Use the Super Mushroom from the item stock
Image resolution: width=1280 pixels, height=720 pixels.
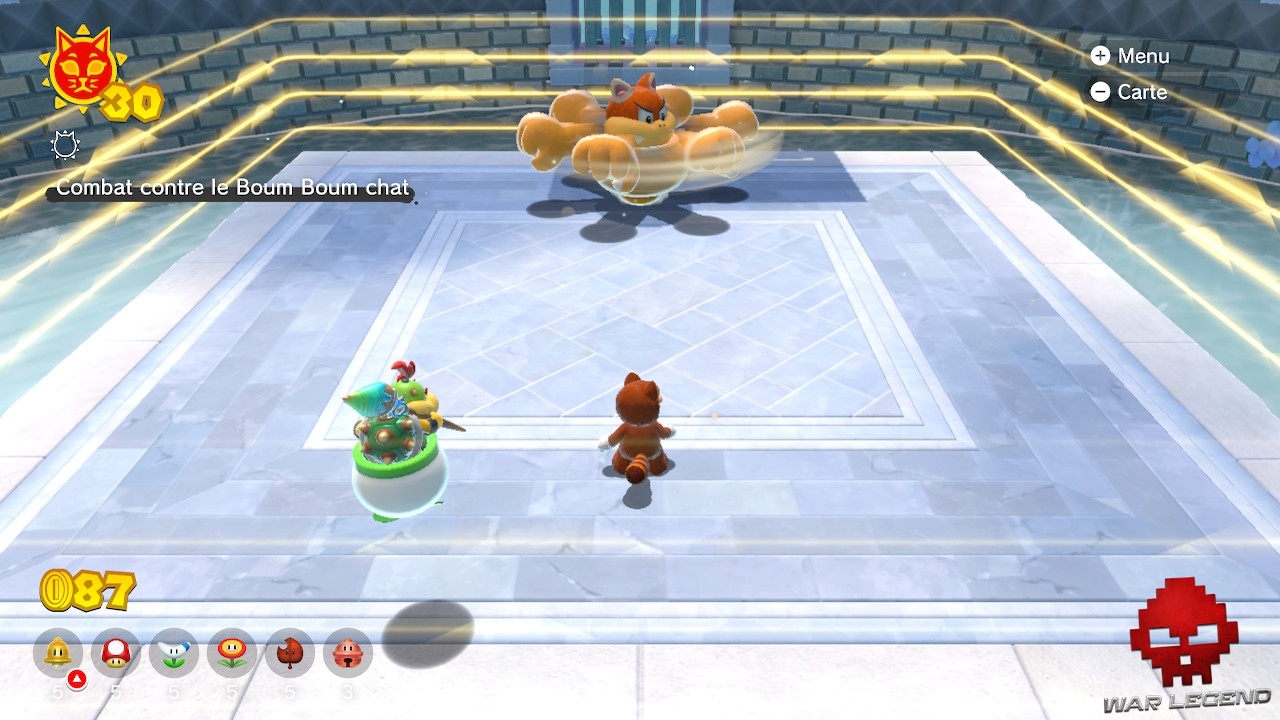pyautogui.click(x=115, y=654)
